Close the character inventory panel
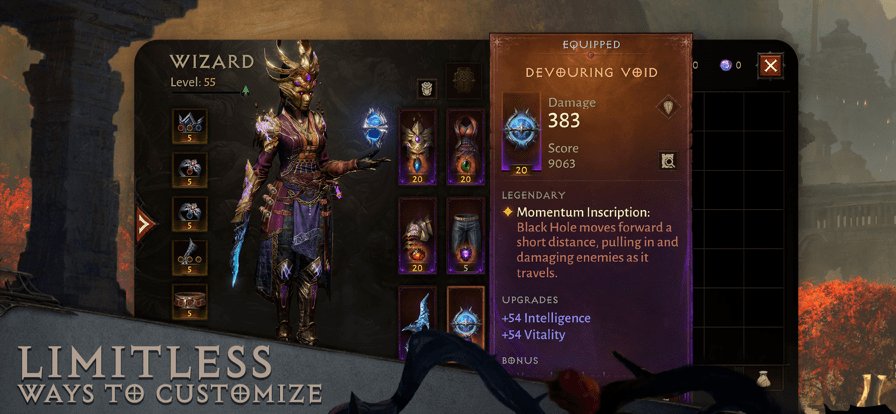 pos(770,66)
